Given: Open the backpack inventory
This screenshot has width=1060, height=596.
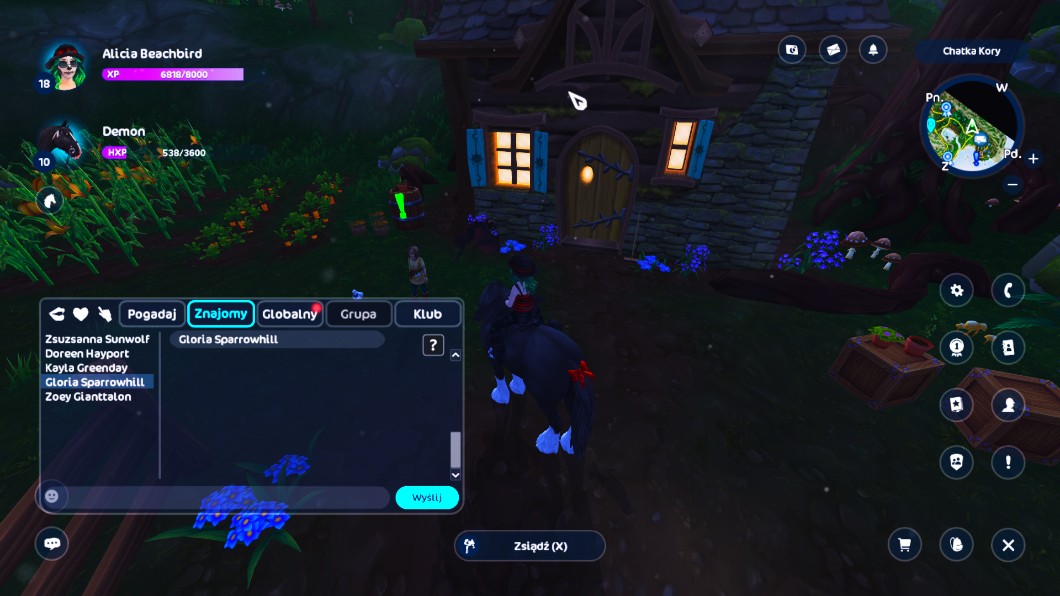Looking at the screenshot, I should (957, 545).
